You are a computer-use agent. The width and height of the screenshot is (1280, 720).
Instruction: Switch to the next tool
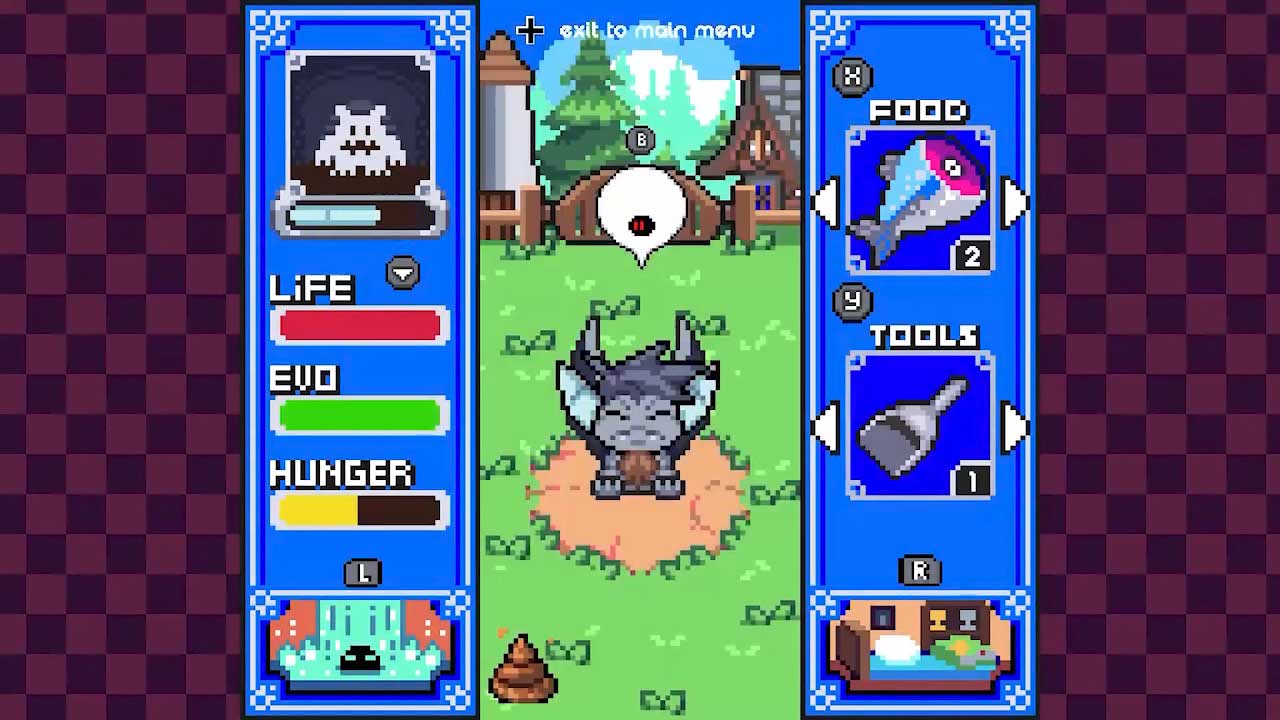coord(1014,427)
